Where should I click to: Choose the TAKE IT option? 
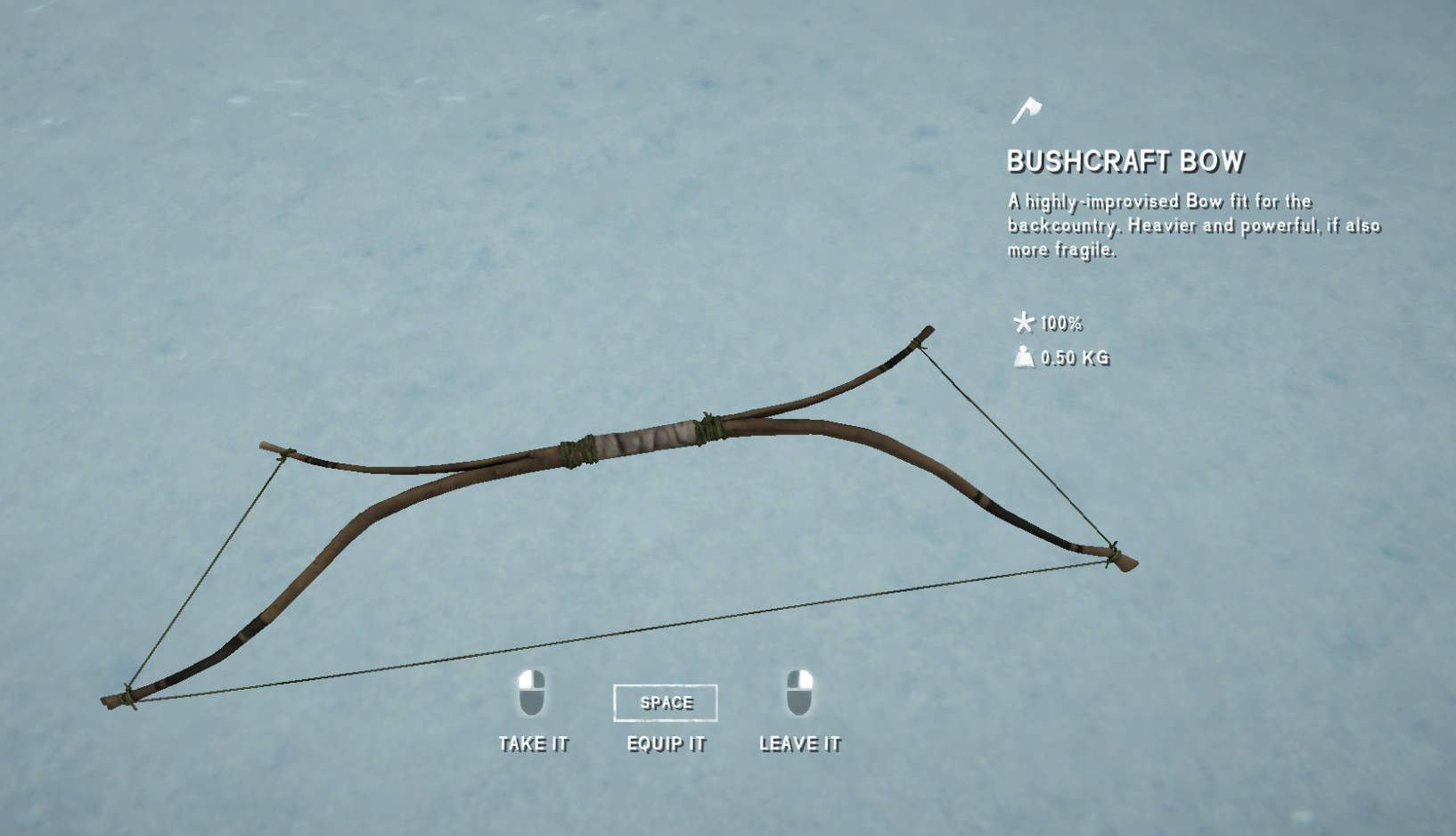533,742
